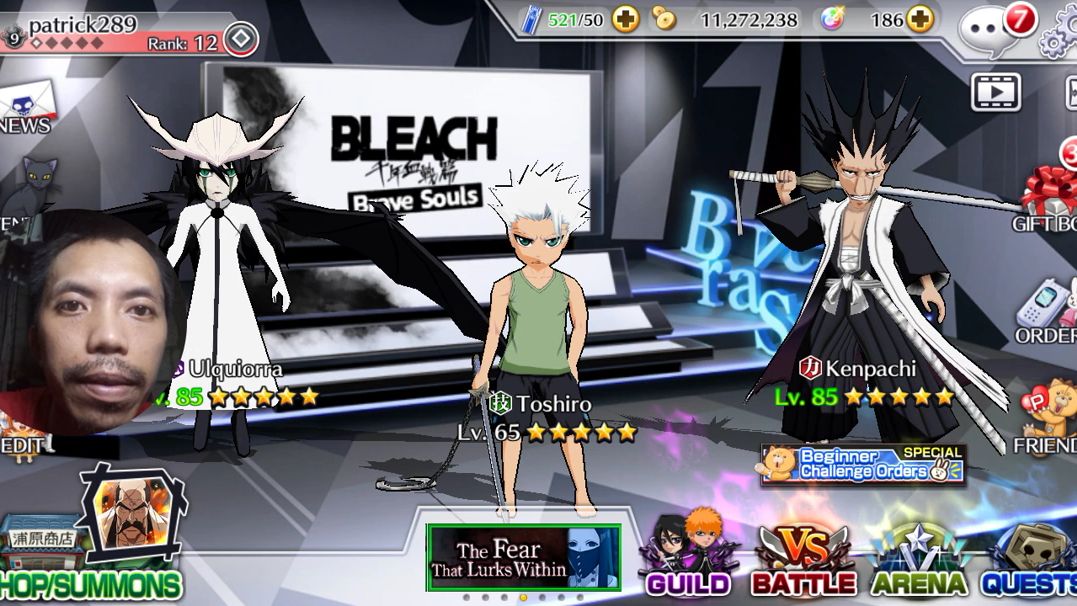
Task: Tap The Fear That Lurks Within banner
Action: tap(523, 557)
